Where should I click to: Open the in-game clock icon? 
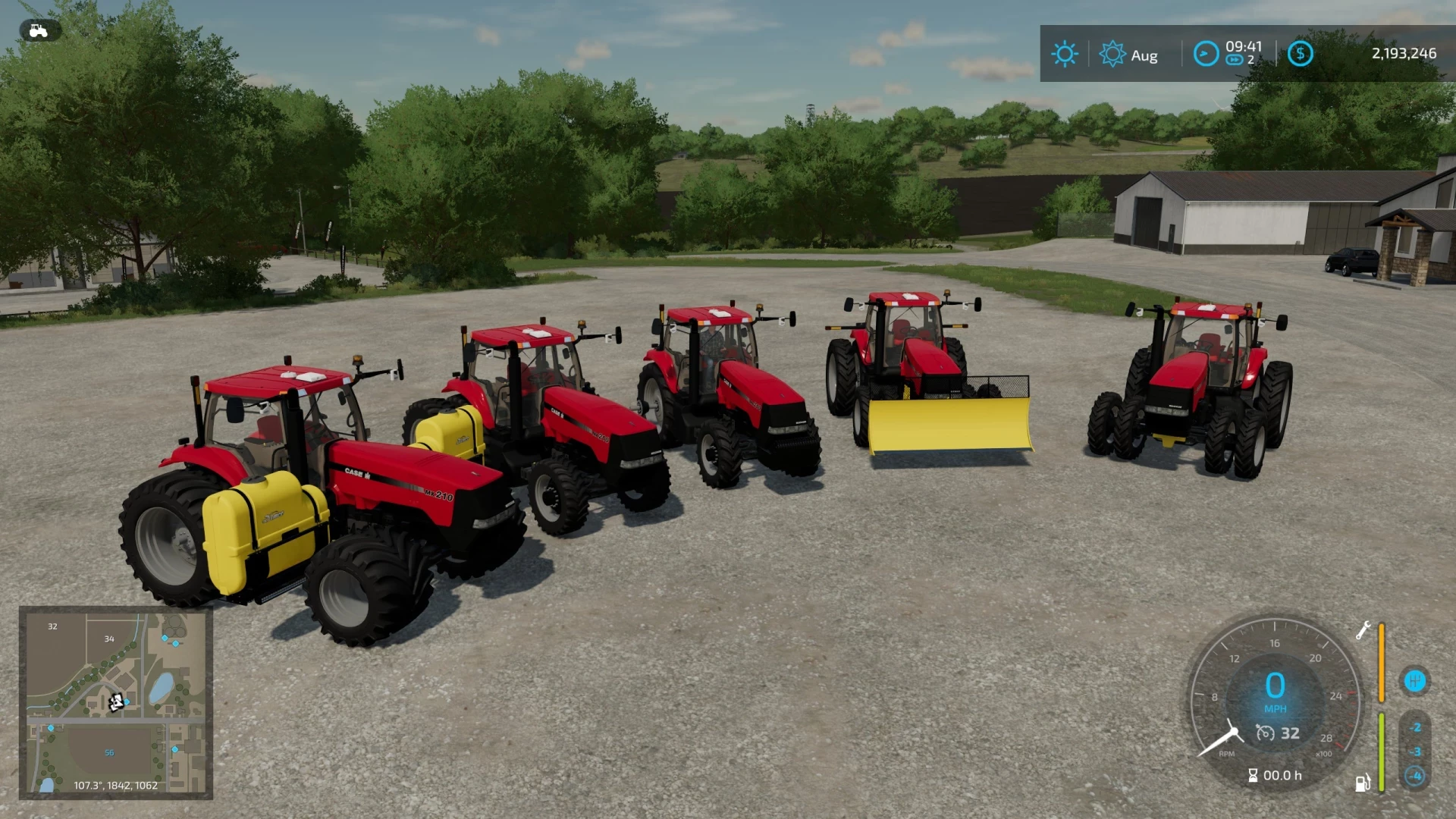[x=1207, y=53]
